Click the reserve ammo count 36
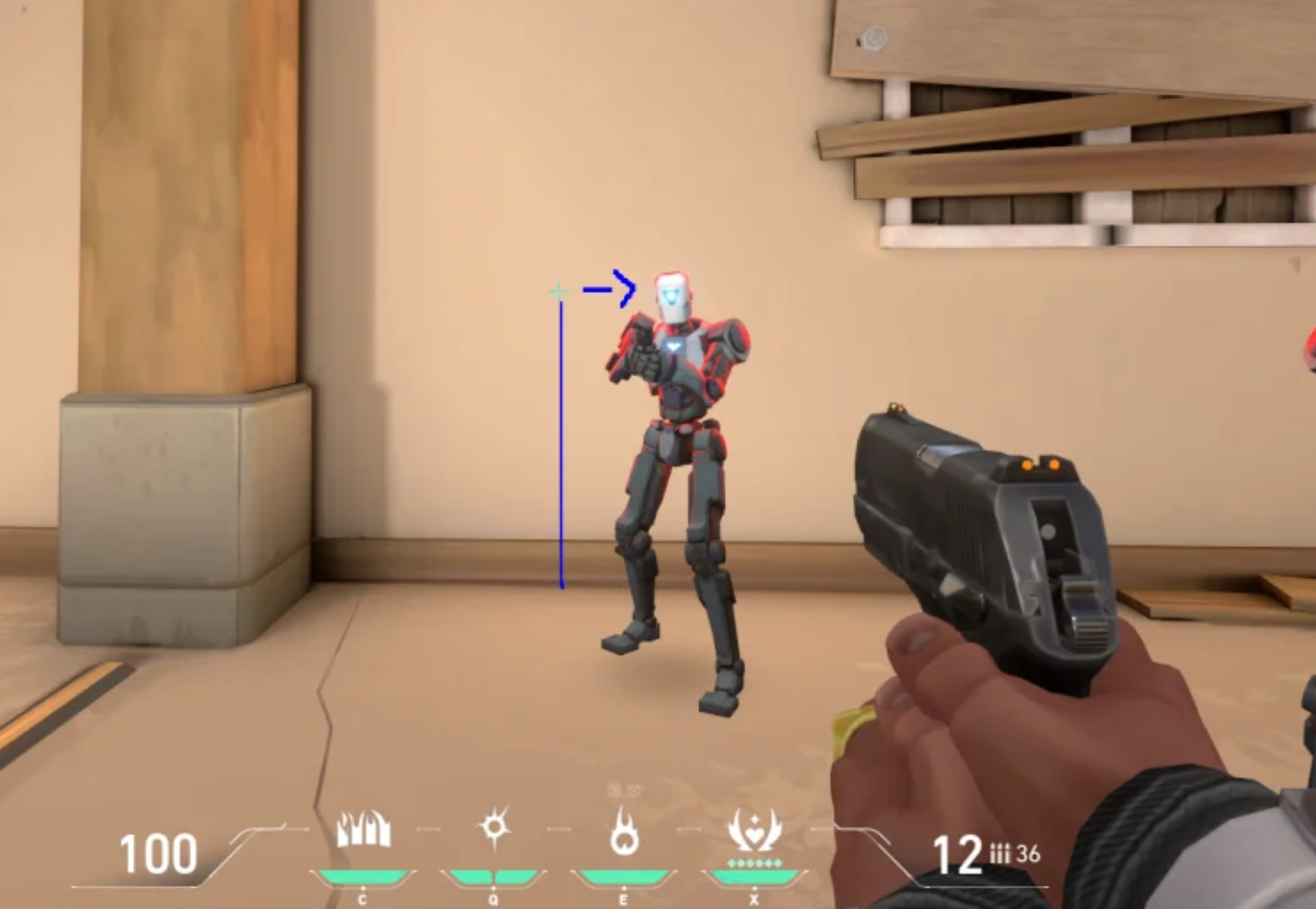Viewport: 1316px width, 909px height. (x=1028, y=854)
